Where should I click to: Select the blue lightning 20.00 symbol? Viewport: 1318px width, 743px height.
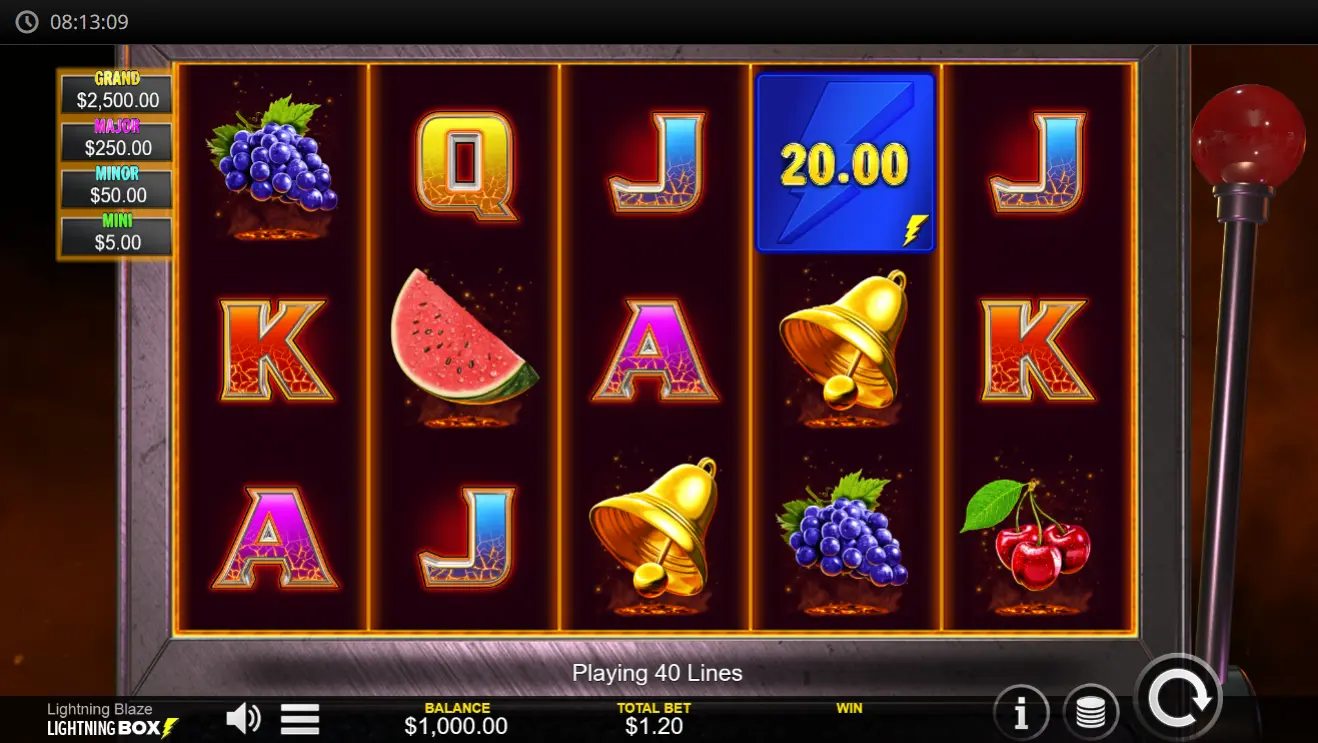845,163
